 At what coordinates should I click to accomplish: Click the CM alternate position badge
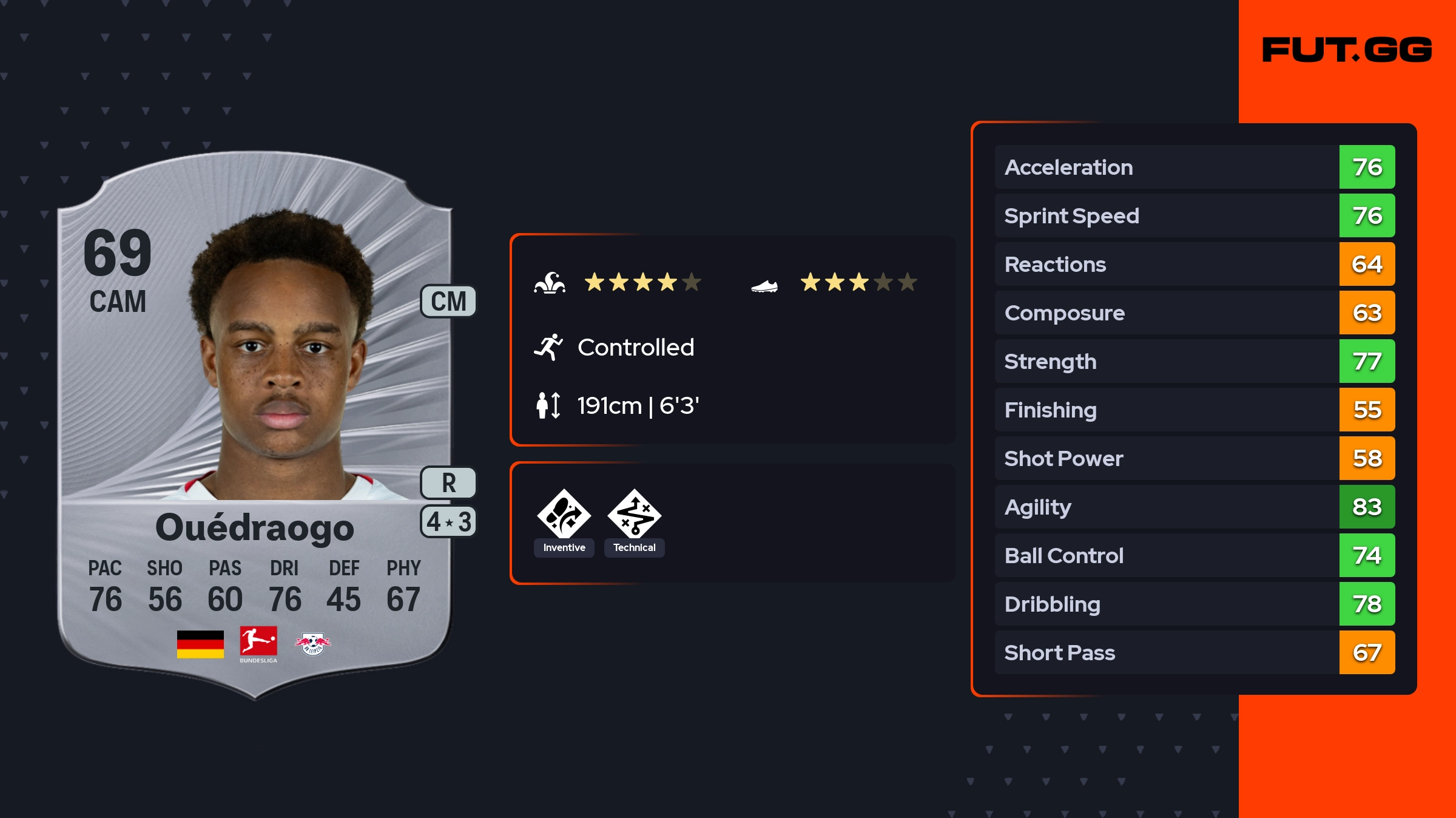(448, 301)
